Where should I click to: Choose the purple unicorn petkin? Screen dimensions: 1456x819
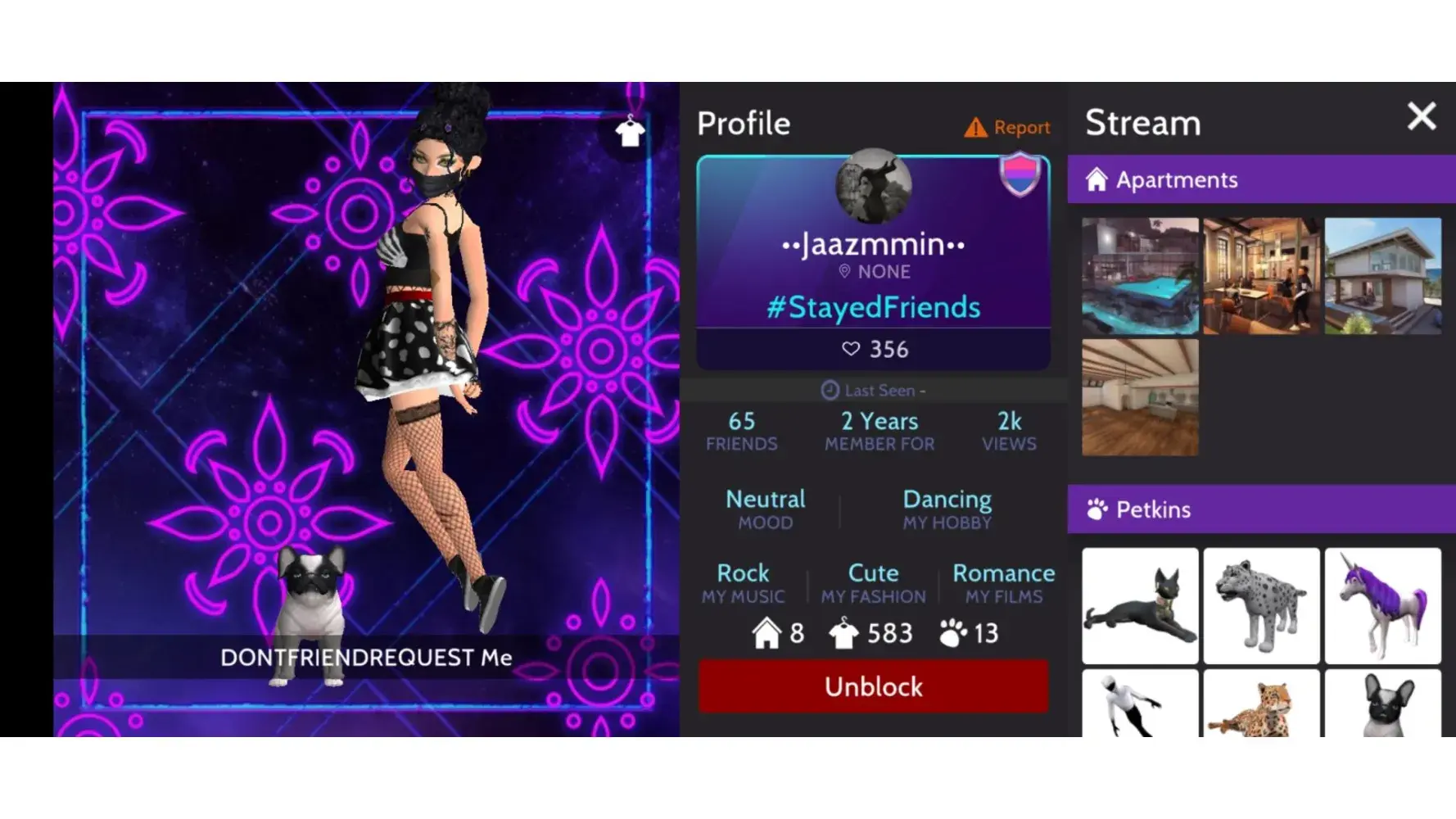click(x=1382, y=606)
